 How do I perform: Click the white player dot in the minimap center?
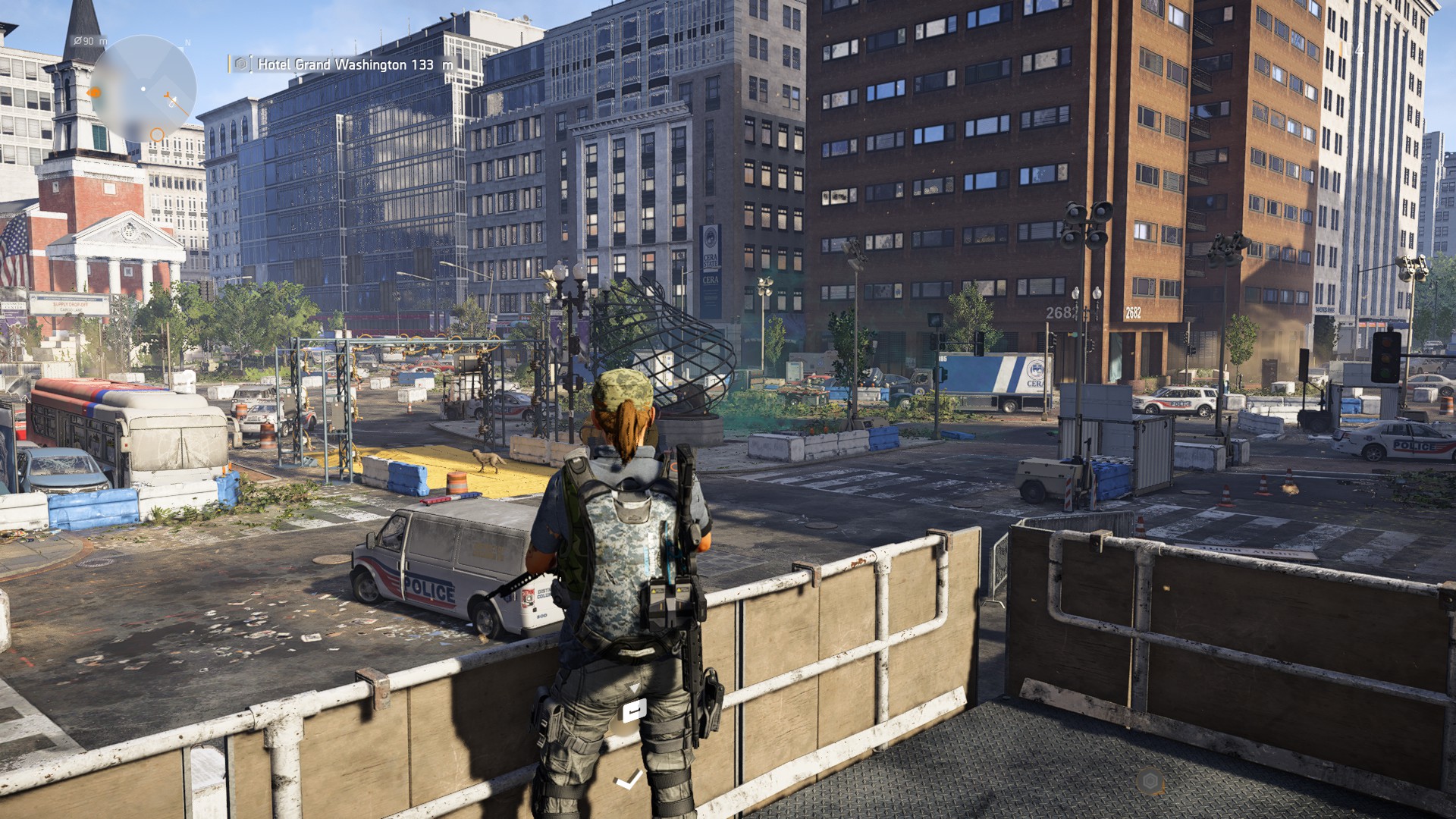143,89
